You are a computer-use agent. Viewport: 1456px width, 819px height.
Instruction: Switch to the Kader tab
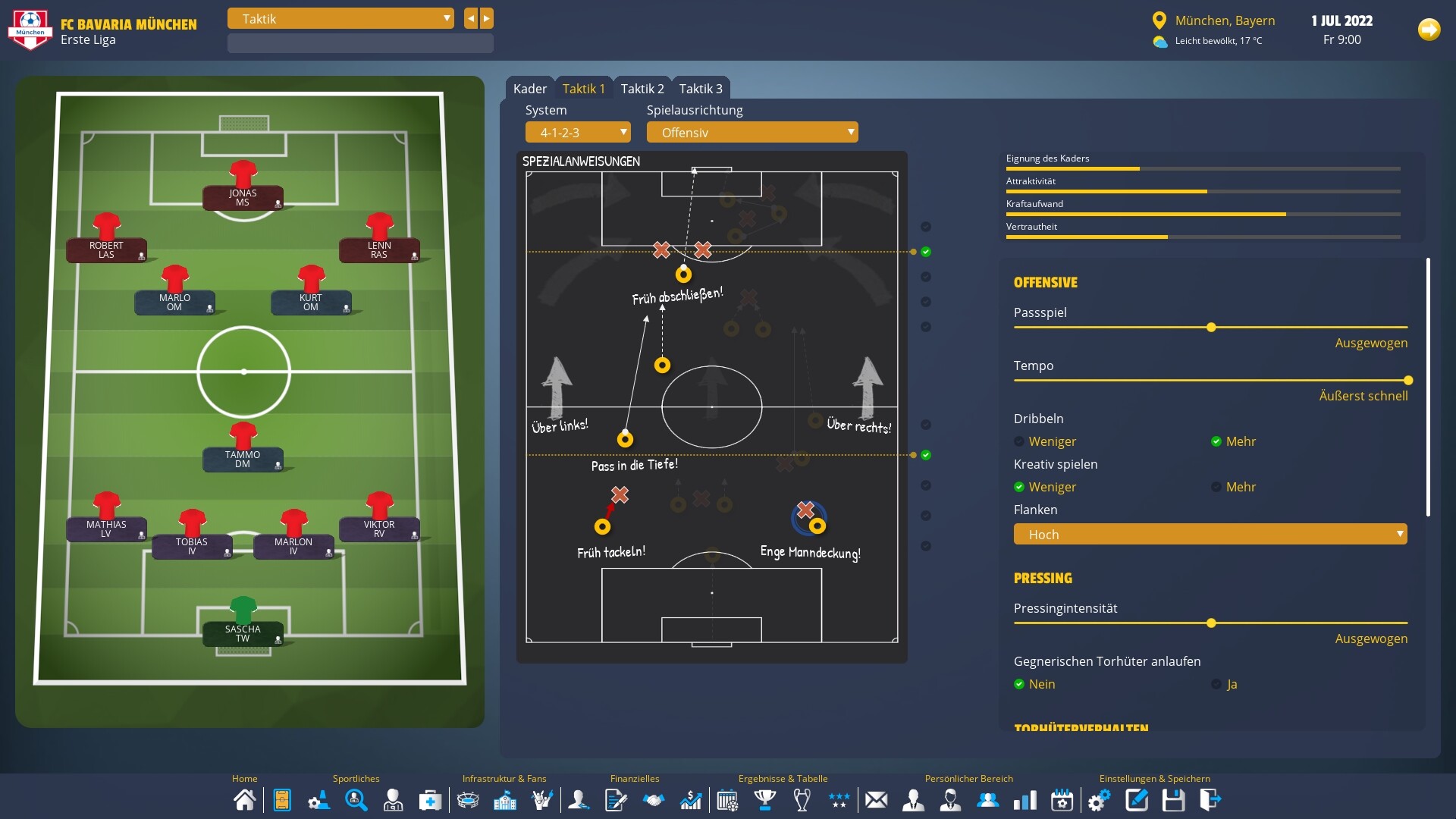click(x=530, y=88)
